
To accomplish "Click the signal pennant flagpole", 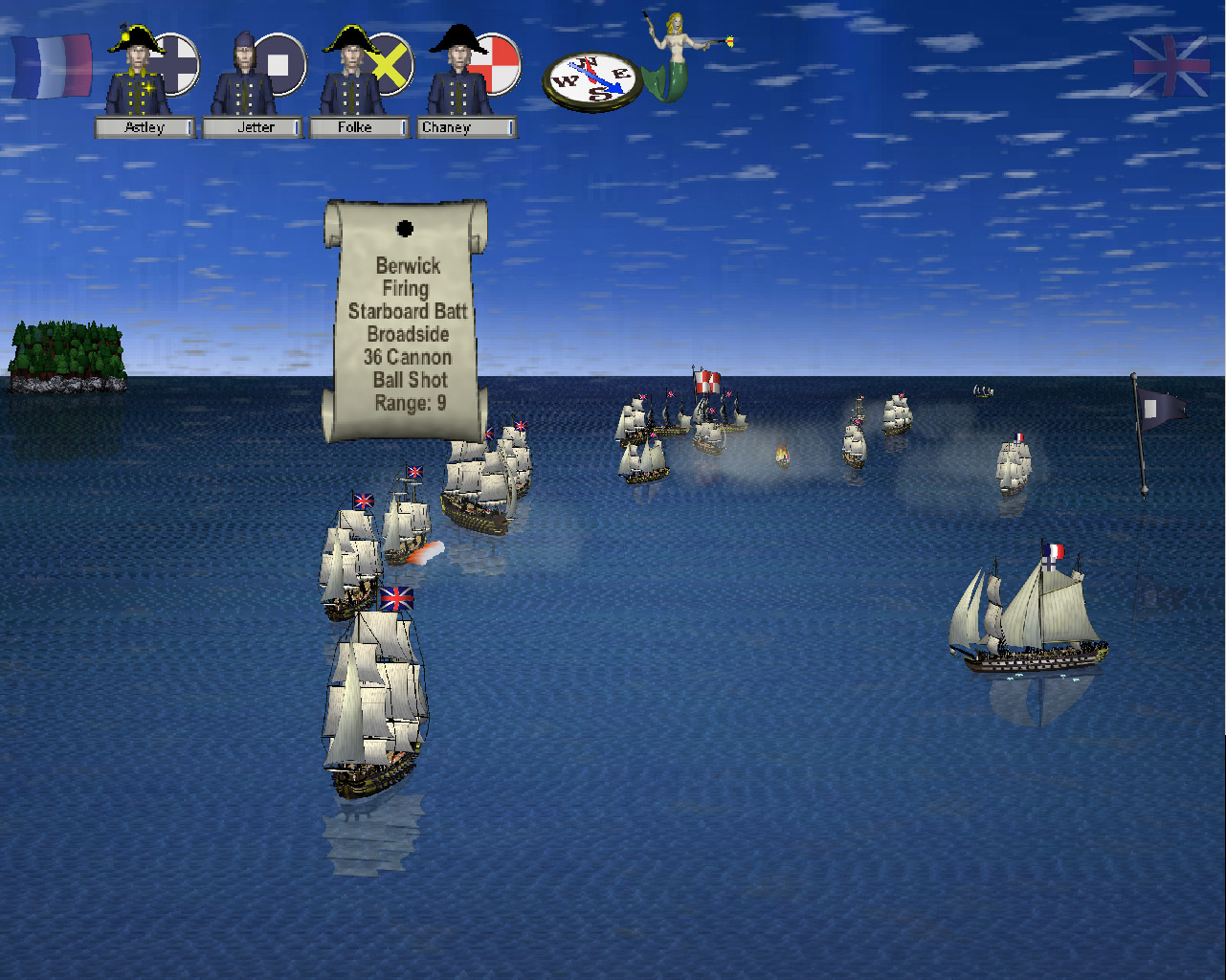I will point(1140,435).
